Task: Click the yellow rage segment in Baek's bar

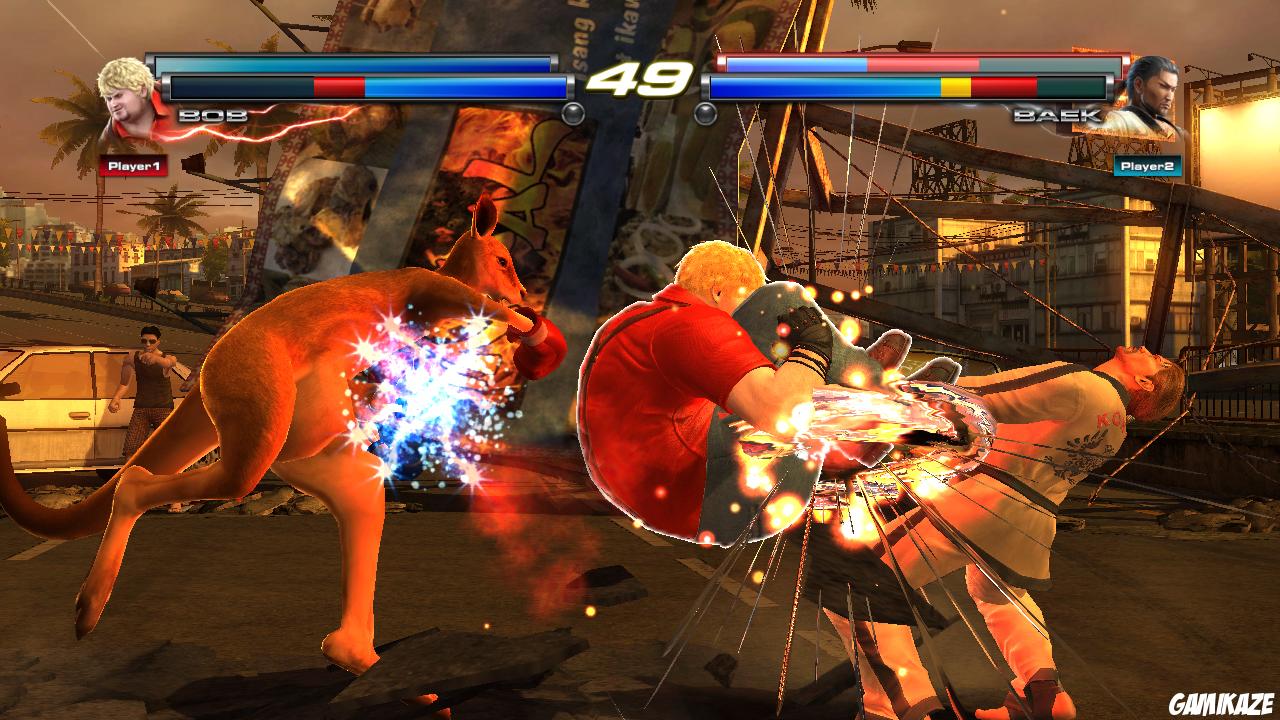Action: (955, 88)
